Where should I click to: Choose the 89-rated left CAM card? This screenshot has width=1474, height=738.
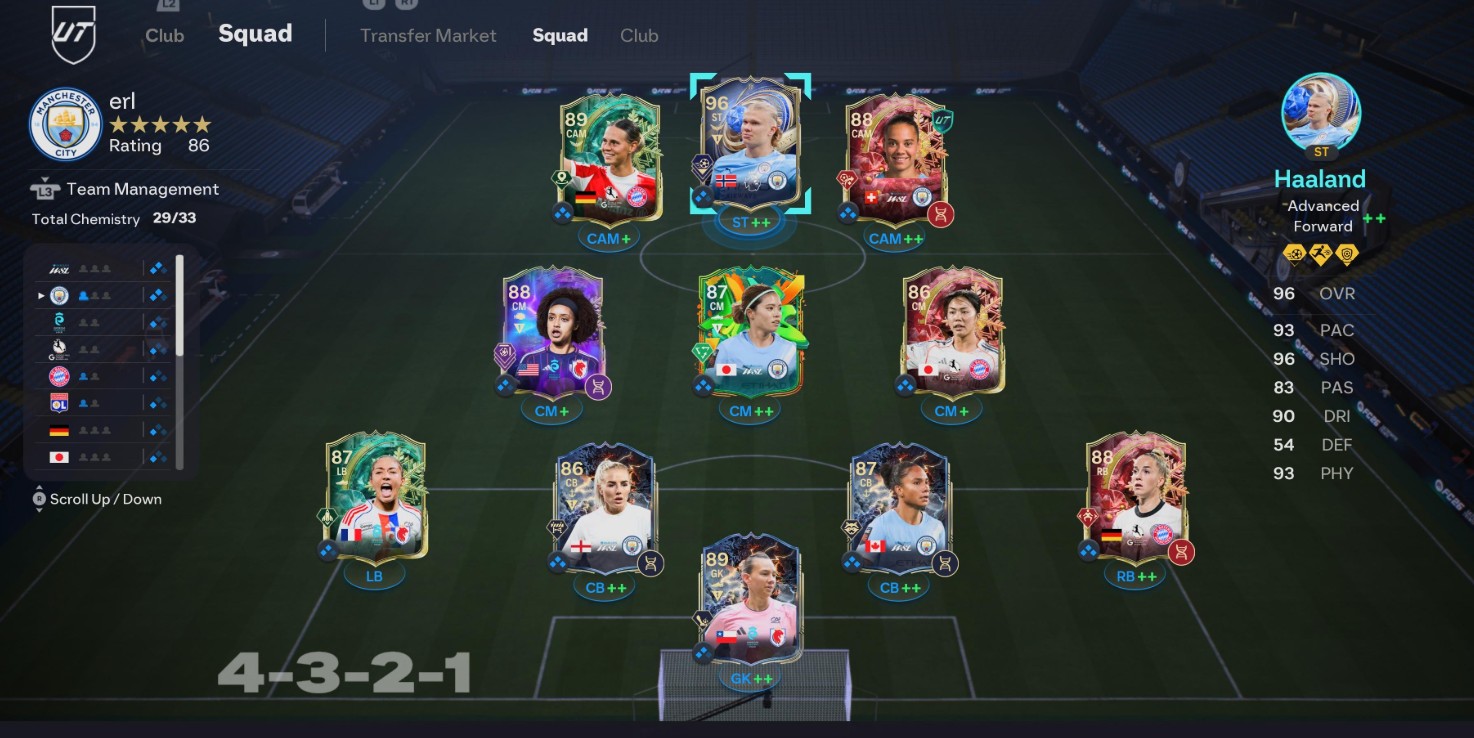610,158
